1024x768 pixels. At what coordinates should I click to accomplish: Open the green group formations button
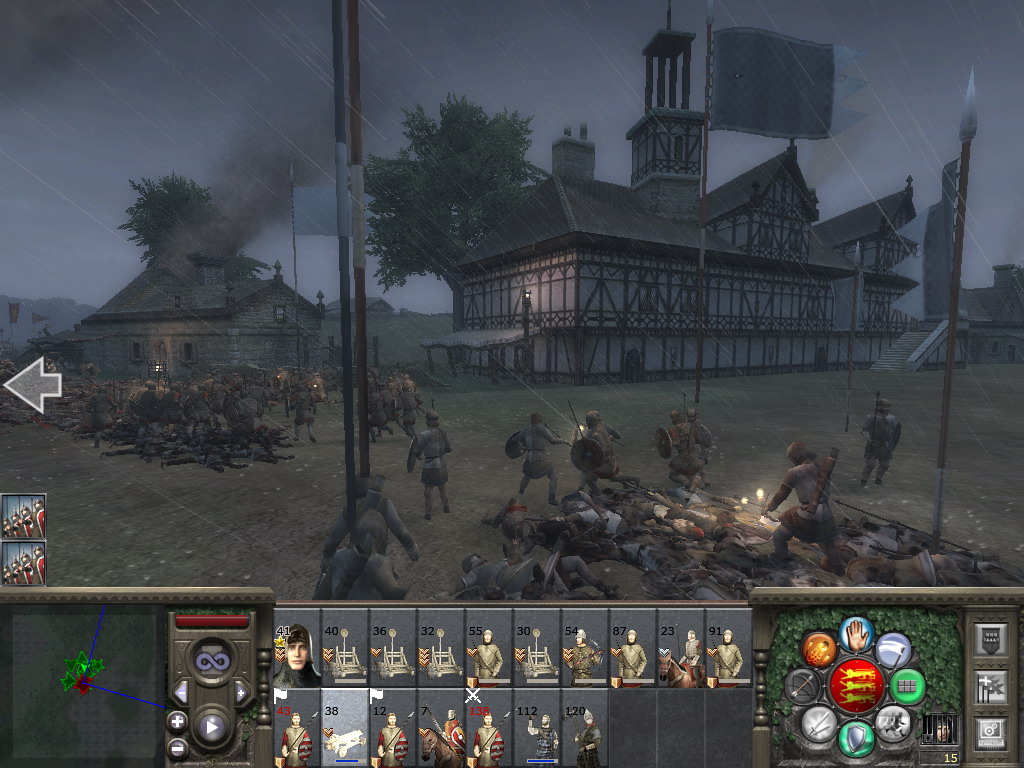(907, 687)
